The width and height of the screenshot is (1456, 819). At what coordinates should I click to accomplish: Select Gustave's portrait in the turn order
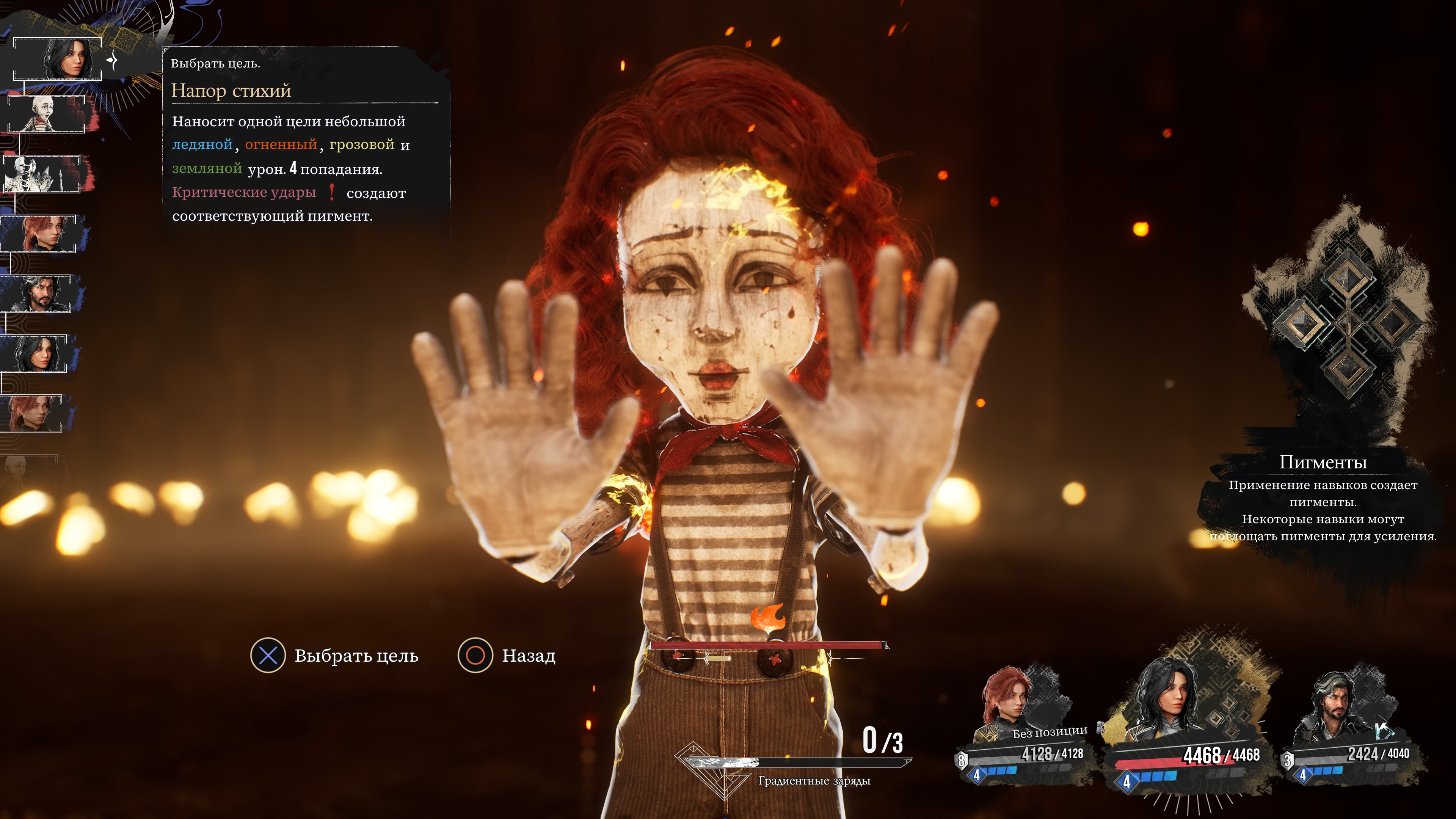(x=38, y=294)
